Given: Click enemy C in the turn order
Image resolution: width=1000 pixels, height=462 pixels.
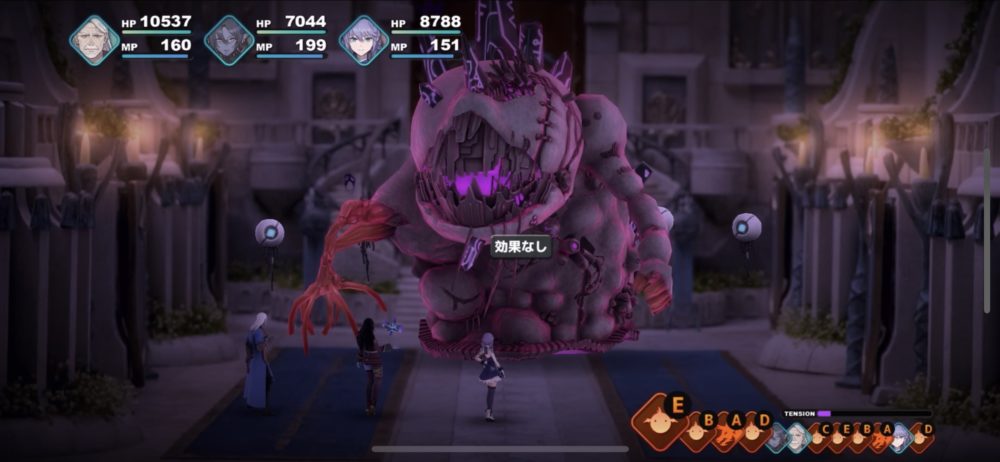Looking at the screenshot, I should point(817,436).
